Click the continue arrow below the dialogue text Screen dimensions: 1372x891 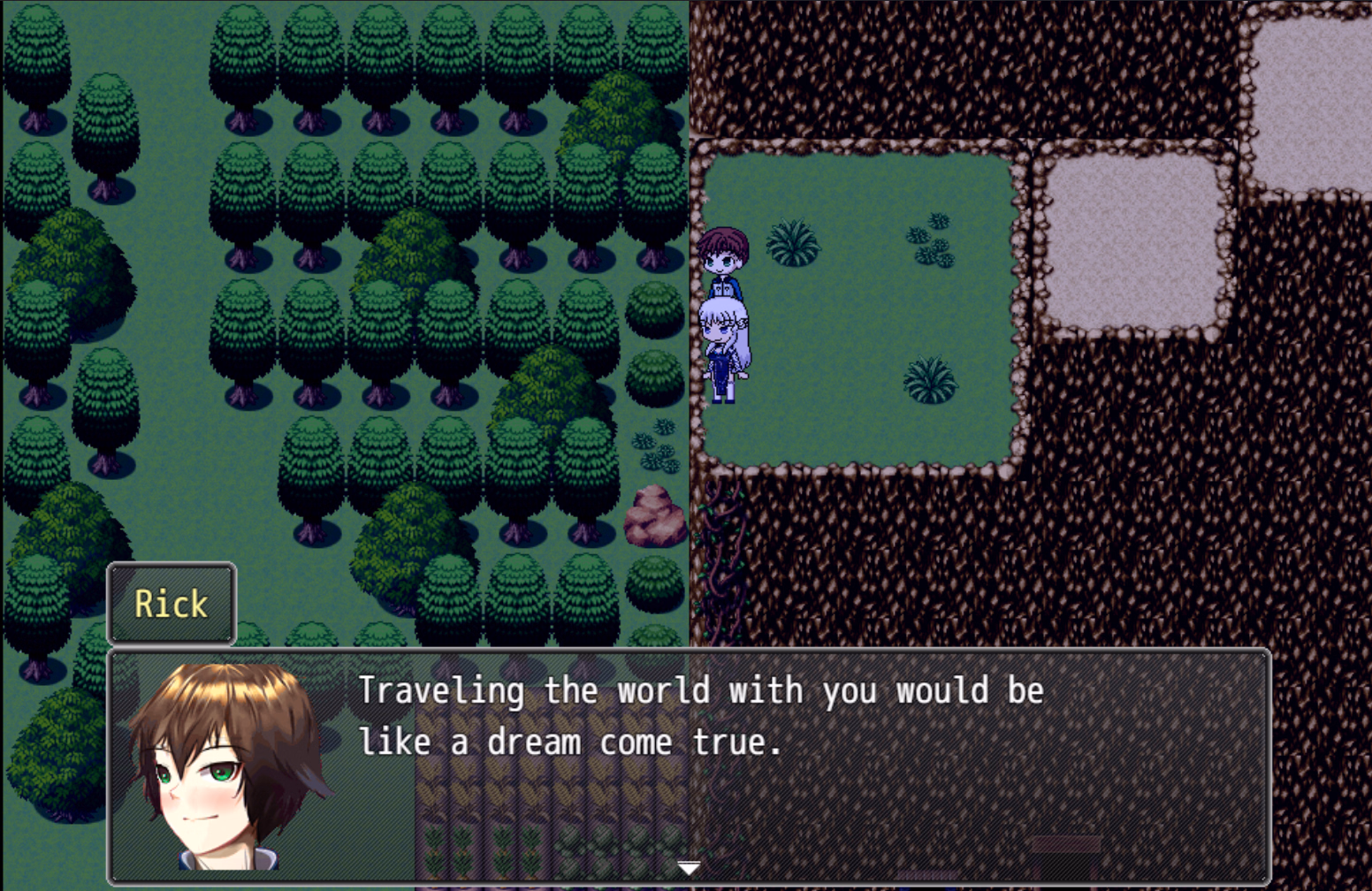[687, 869]
